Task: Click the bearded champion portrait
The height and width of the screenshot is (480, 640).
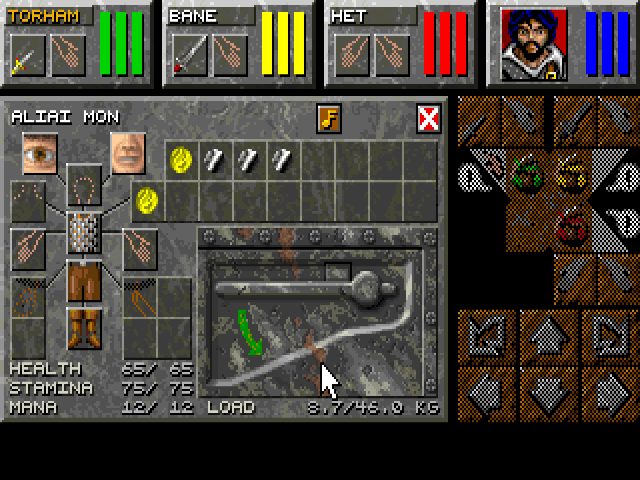Action: point(527,45)
